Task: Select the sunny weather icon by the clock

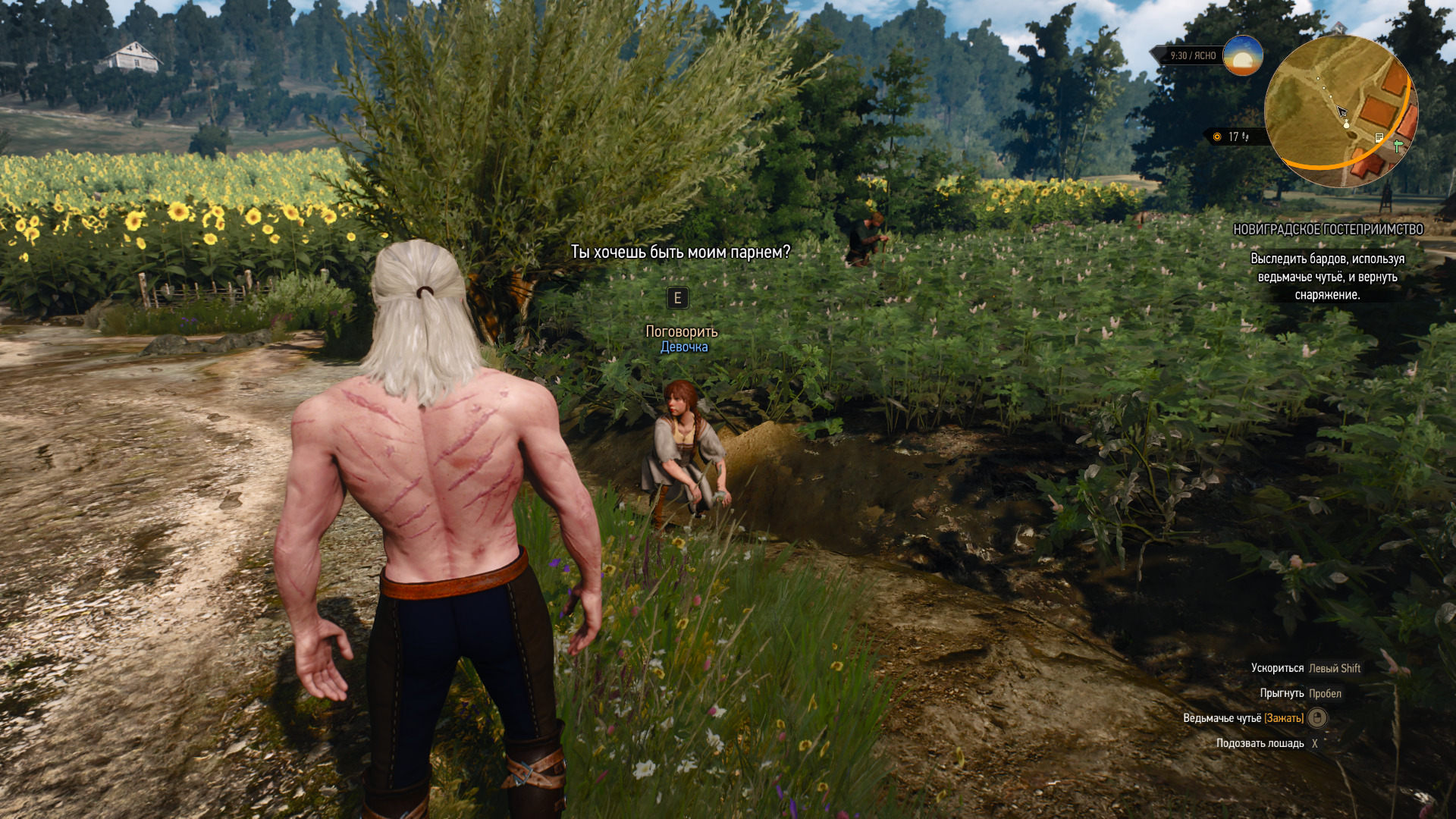Action: coord(1243,55)
